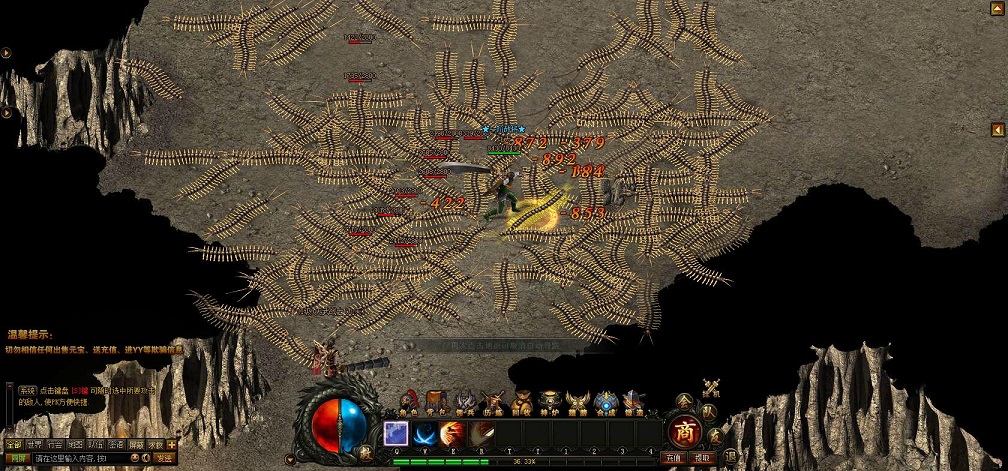Screen dimensions: 1008x471
Task: Open the 背包 backpack
Action: coord(436,401)
